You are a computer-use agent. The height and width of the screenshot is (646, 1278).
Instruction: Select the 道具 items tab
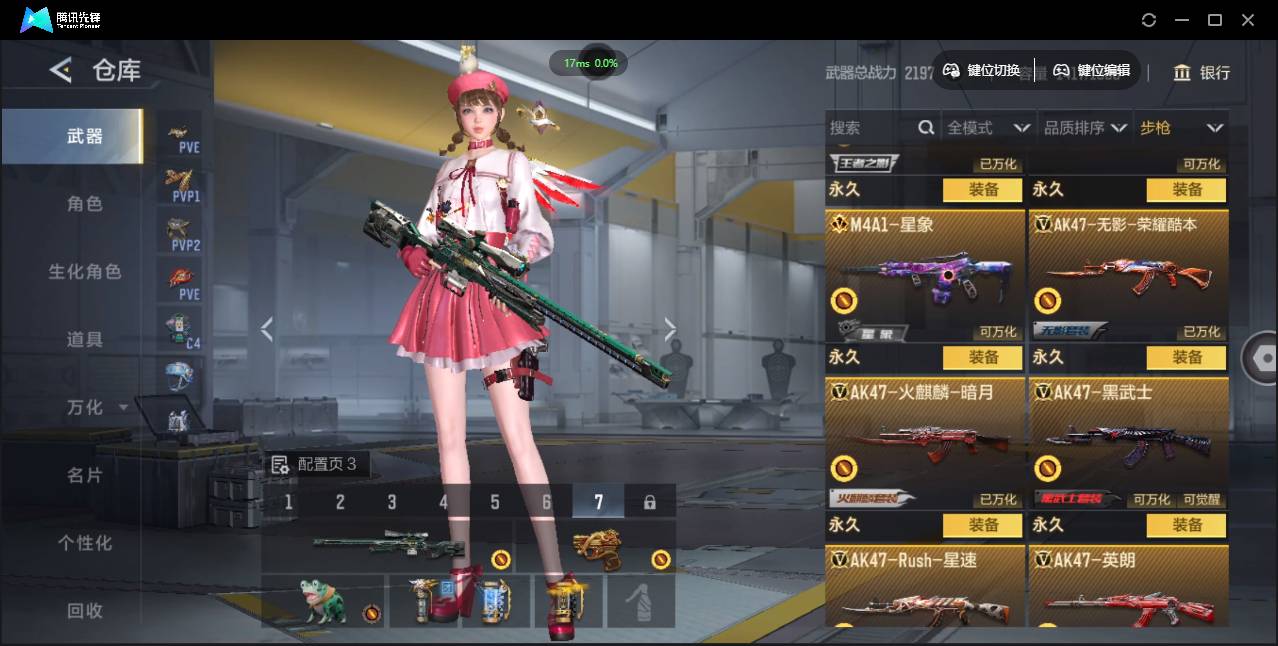[85, 340]
